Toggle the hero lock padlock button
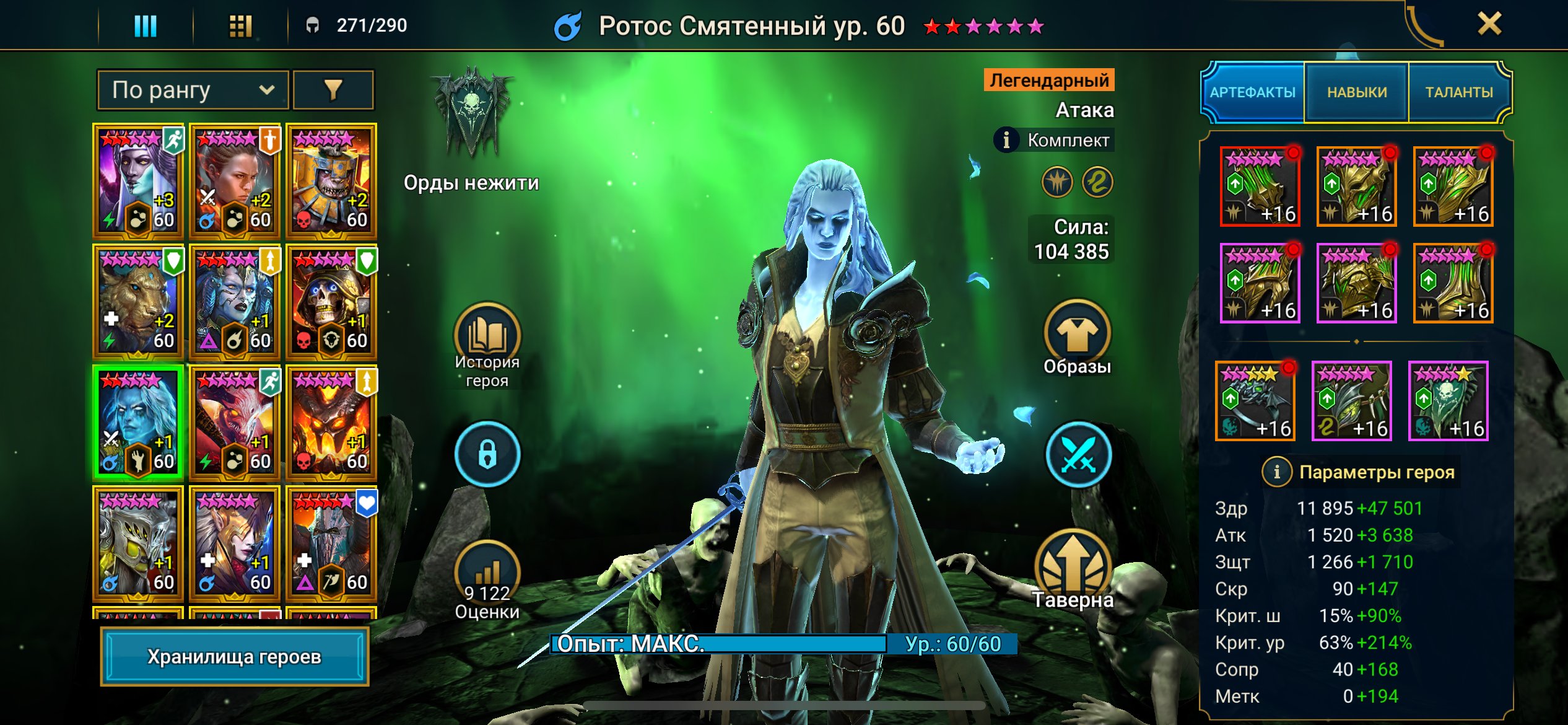1568x725 pixels. (487, 454)
